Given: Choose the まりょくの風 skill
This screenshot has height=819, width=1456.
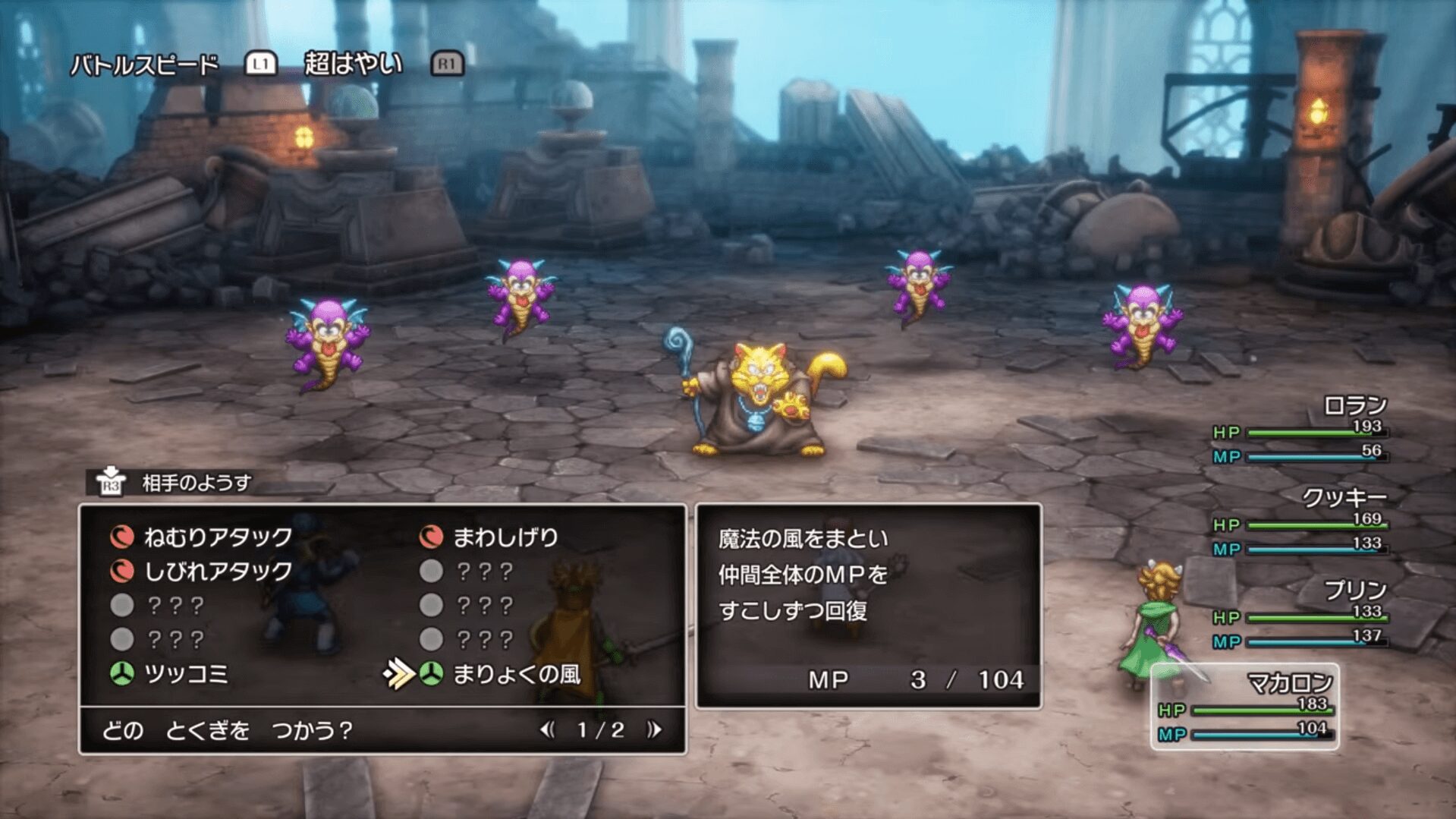Looking at the screenshot, I should [x=516, y=674].
